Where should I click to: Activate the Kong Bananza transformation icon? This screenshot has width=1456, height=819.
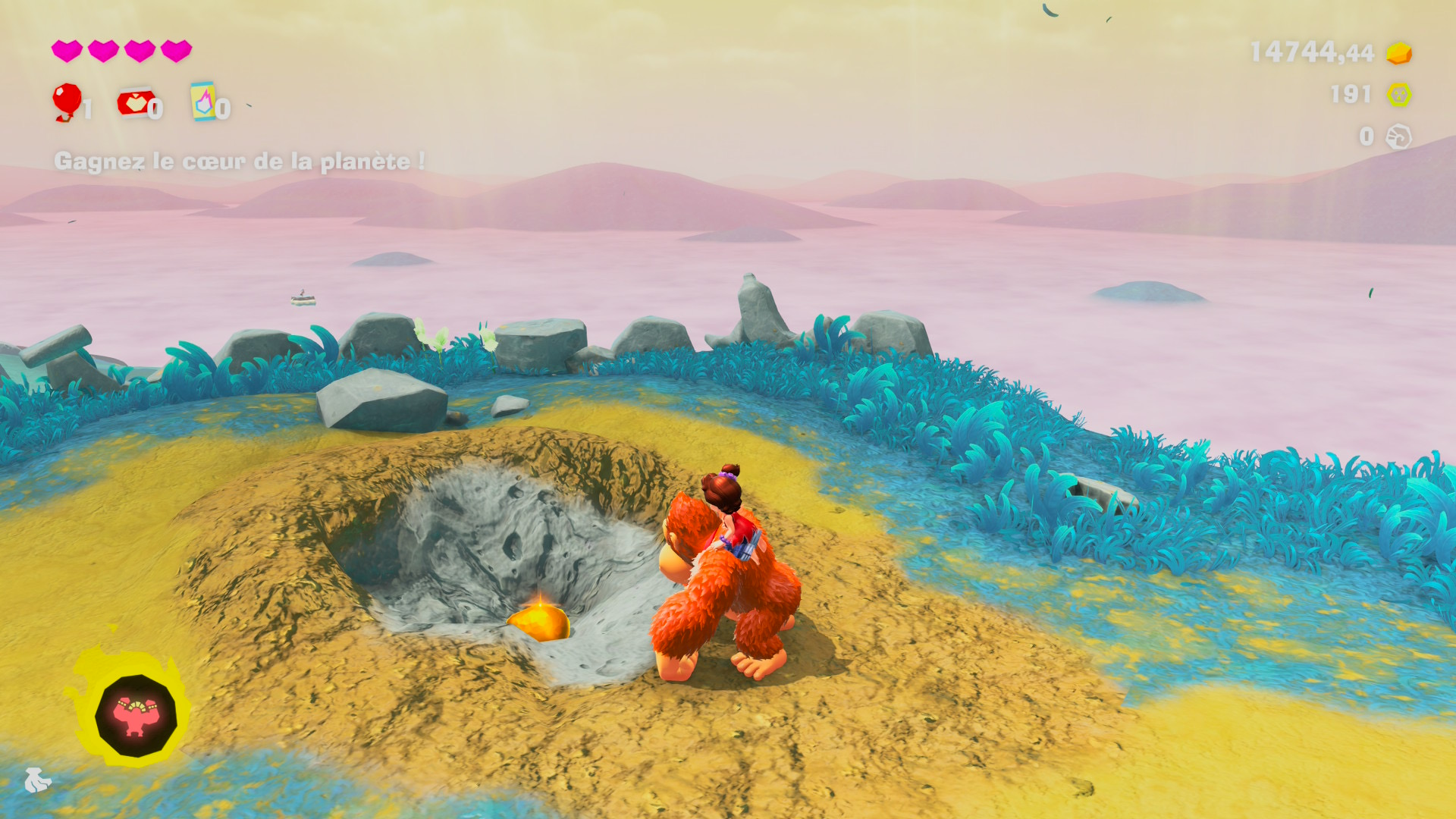136,715
